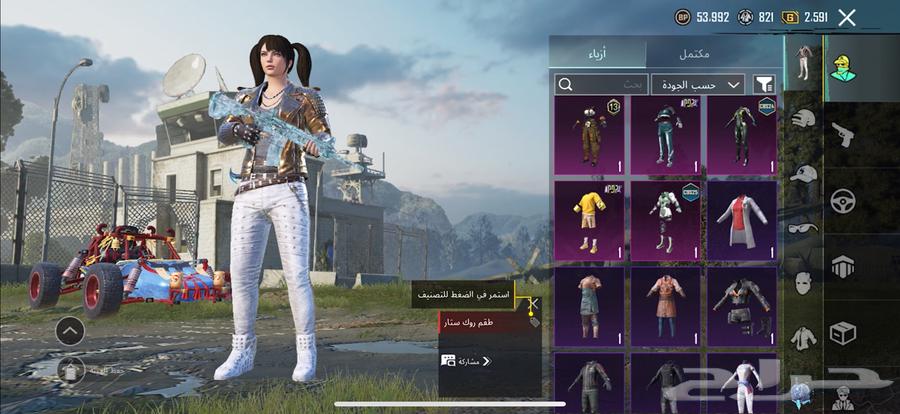Close the inventory with the X button
The image size is (900, 414).
pos(847,17)
